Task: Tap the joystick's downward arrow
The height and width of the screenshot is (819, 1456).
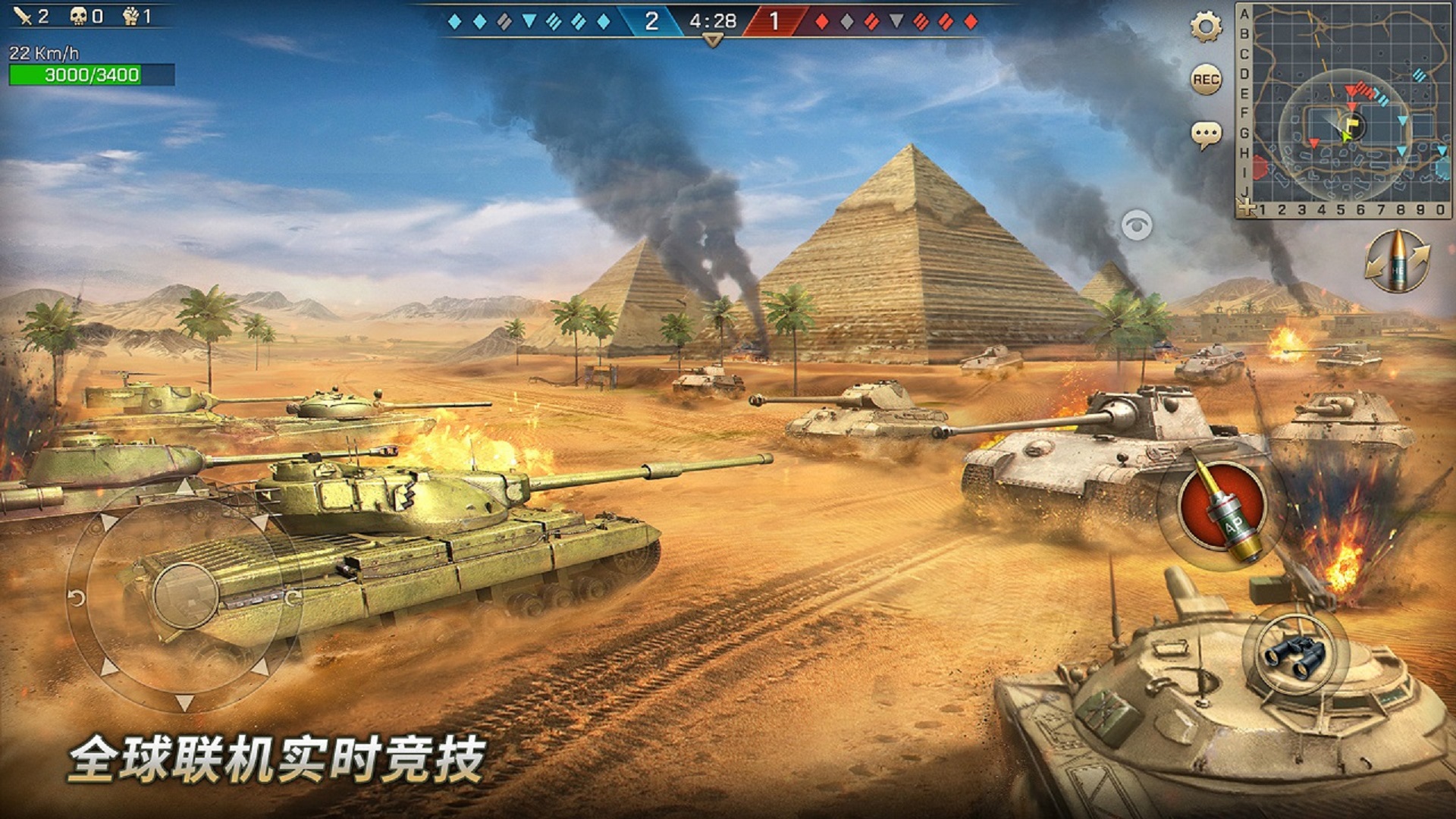Action: (184, 702)
